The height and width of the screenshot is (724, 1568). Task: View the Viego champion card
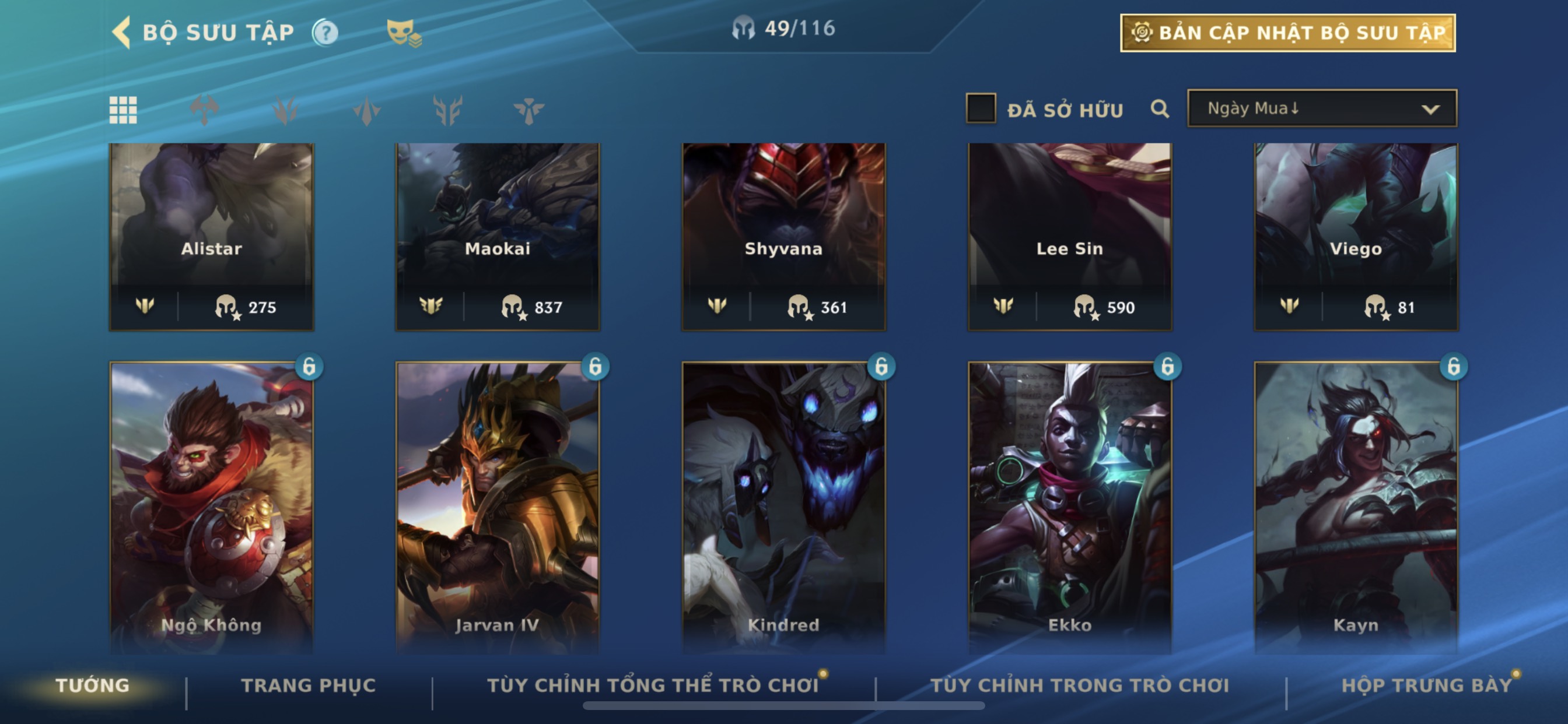(x=1356, y=237)
